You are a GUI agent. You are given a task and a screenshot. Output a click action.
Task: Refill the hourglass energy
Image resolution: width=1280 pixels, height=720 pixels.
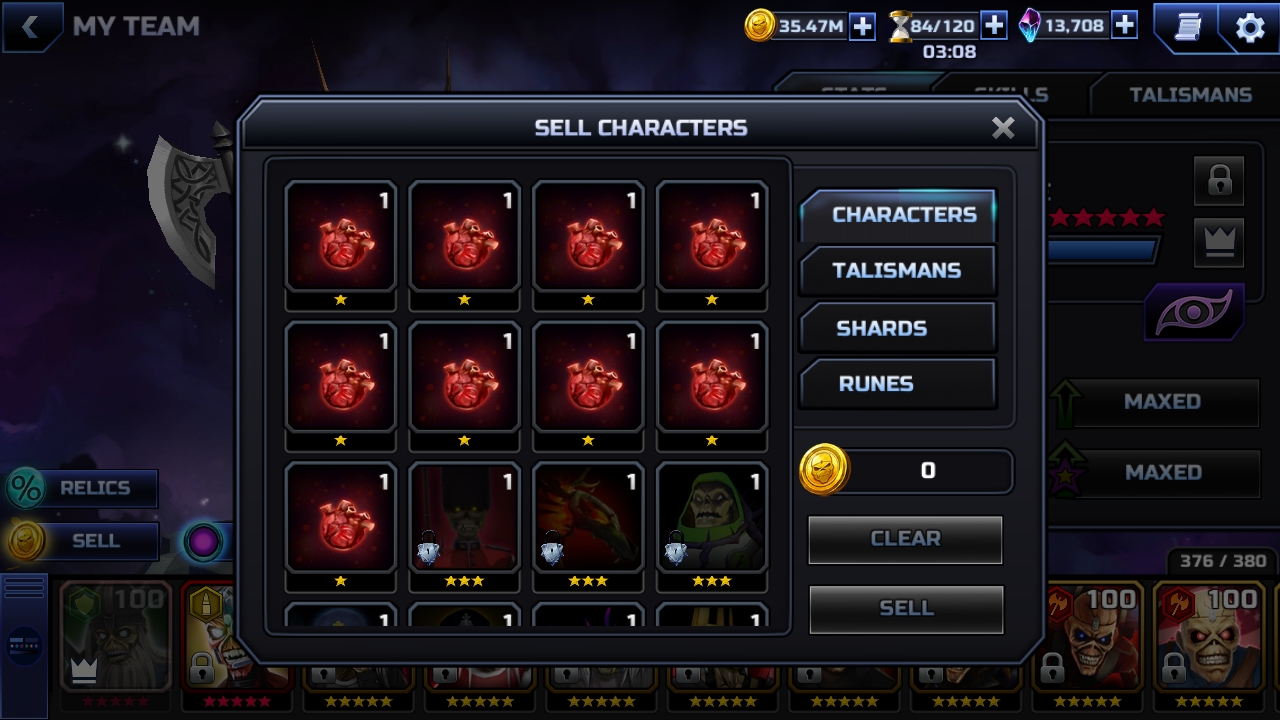993,26
